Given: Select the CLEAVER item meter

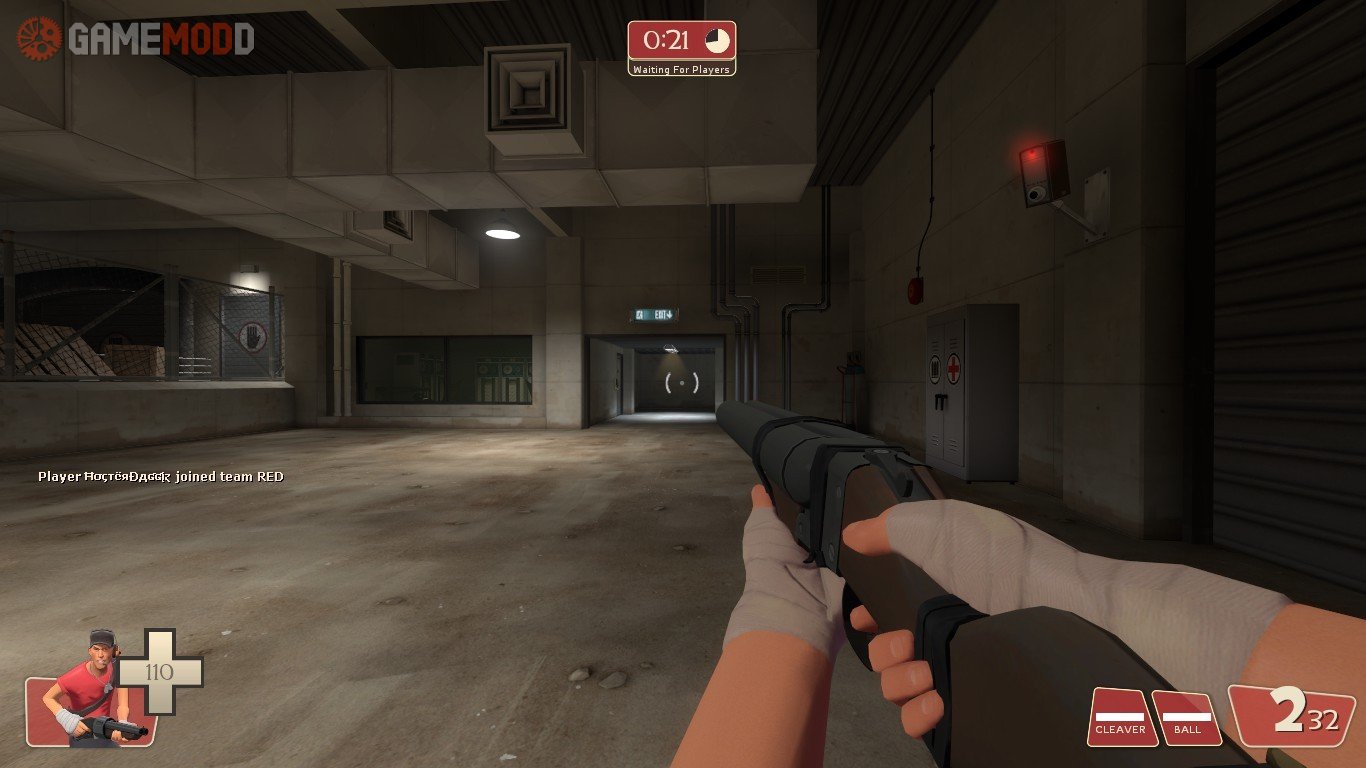Looking at the screenshot, I should 1121,717.
